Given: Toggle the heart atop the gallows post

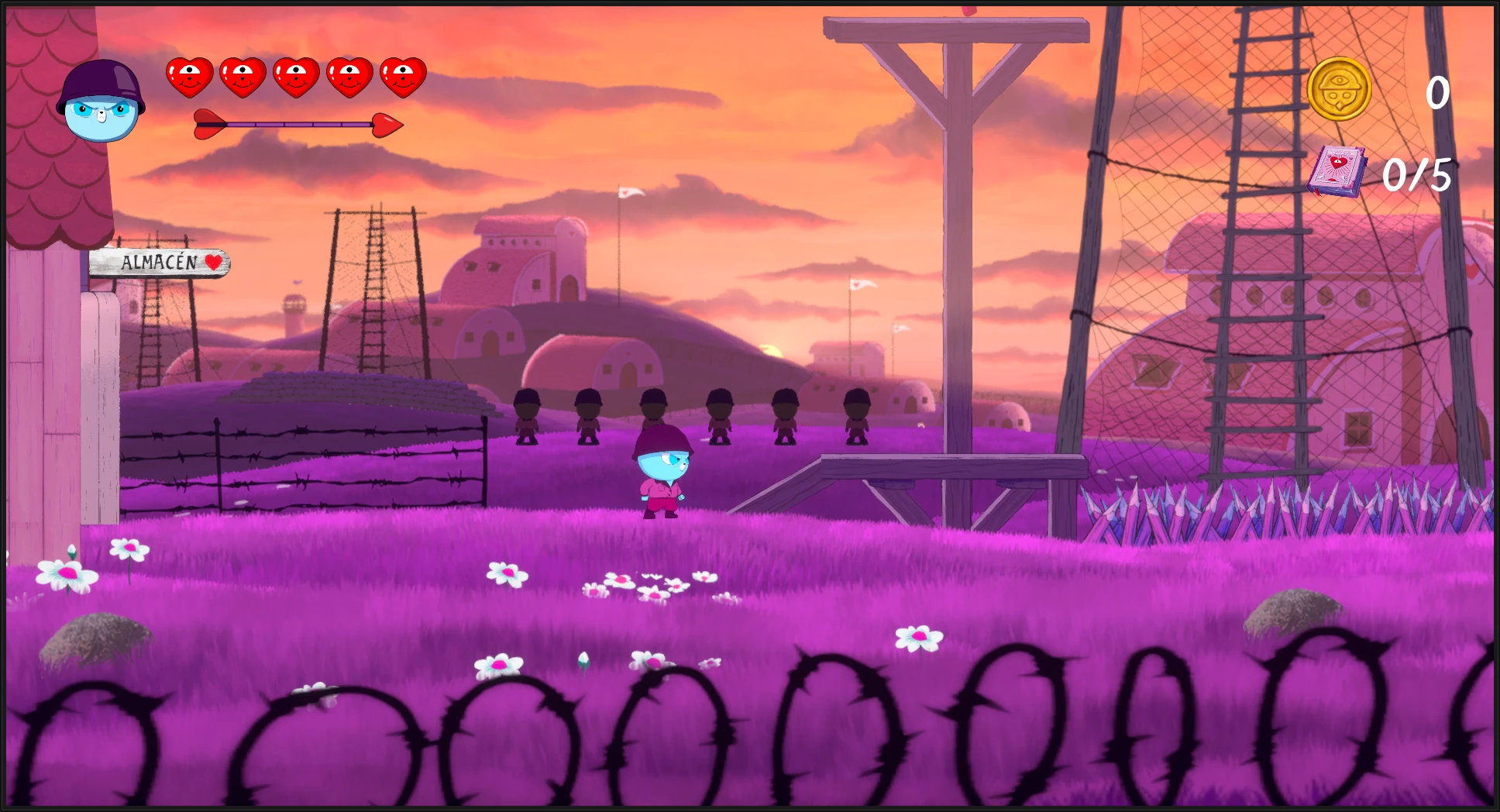Looking at the screenshot, I should pos(968,11).
